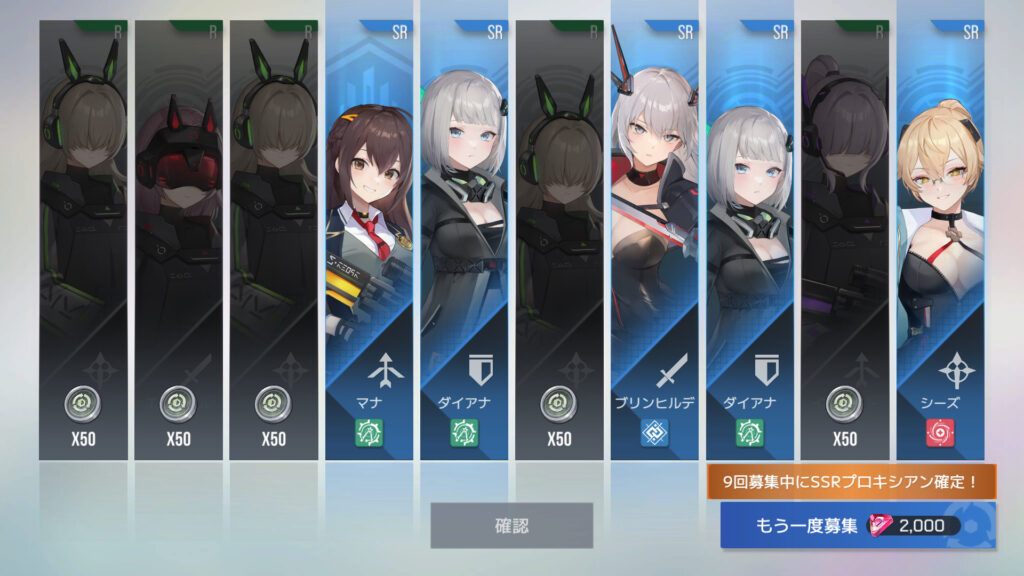Select the red-helmet R character card

pos(178,240)
